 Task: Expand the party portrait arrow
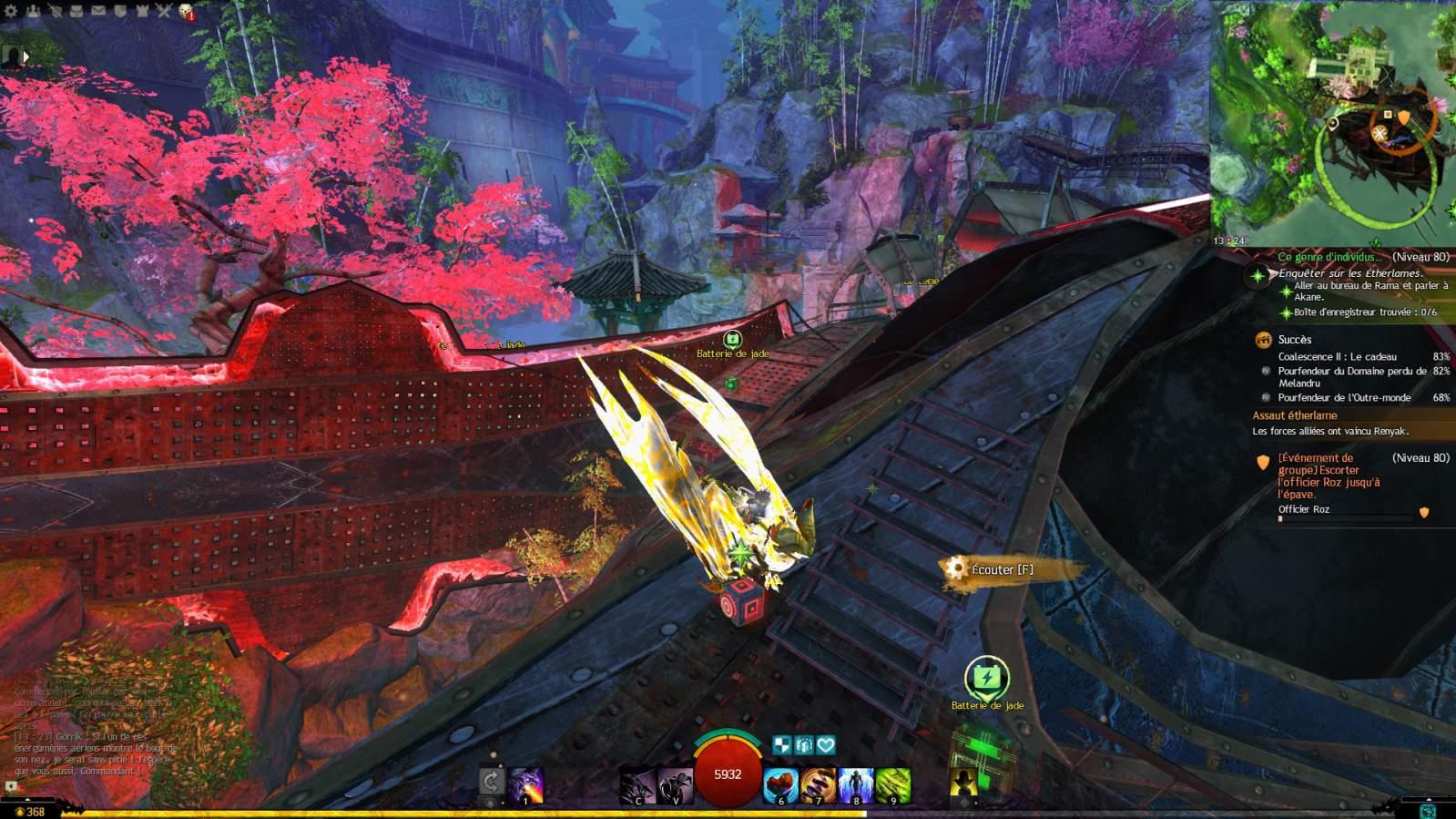tap(25, 56)
